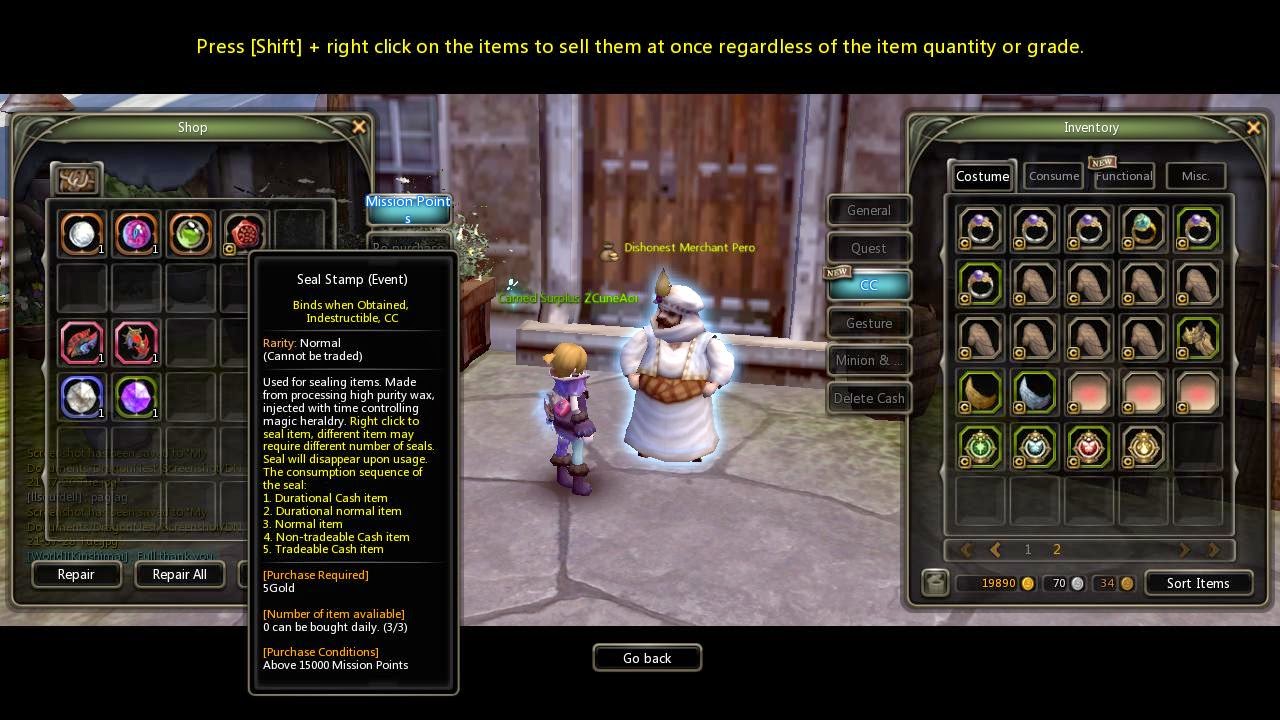Switch to the Costume inventory tab
The width and height of the screenshot is (1280, 720).
point(982,176)
